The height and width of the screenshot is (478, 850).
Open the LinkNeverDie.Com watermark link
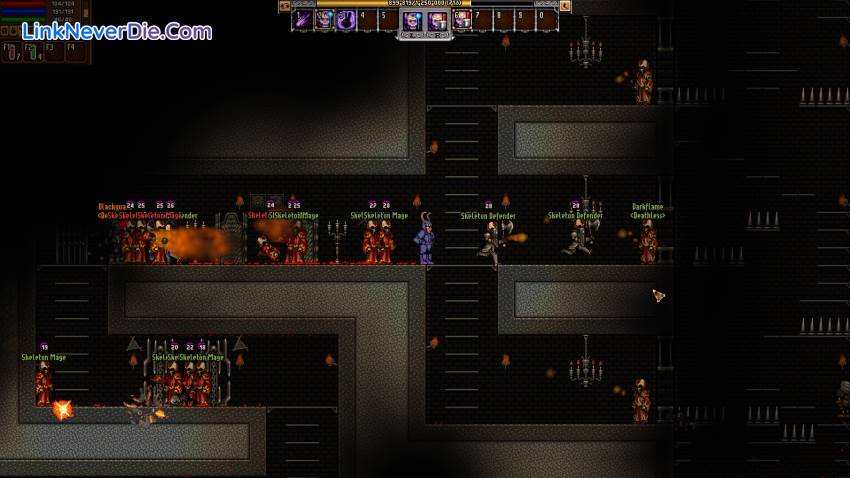click(118, 31)
